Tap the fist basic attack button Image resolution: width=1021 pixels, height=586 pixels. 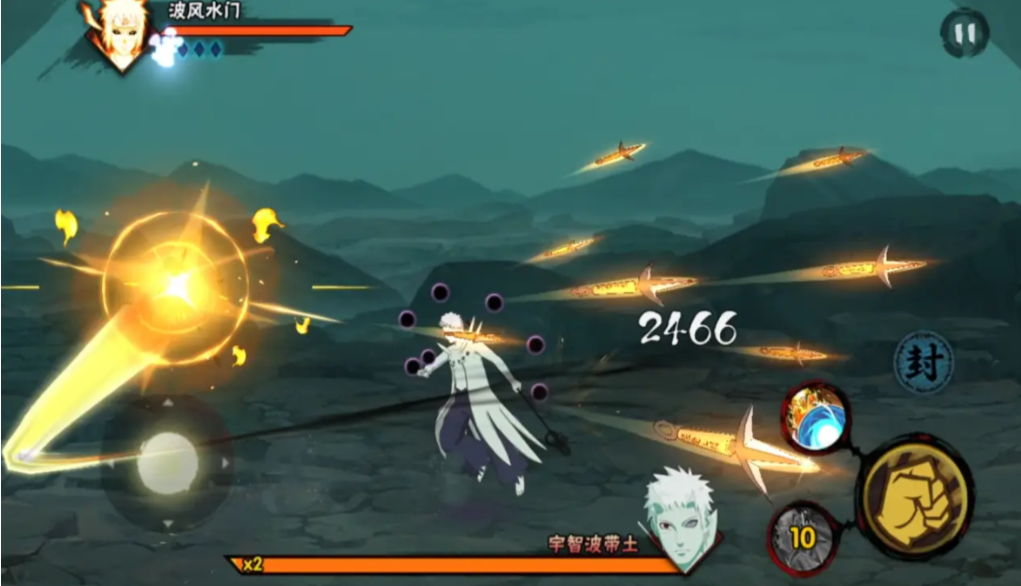click(x=914, y=496)
